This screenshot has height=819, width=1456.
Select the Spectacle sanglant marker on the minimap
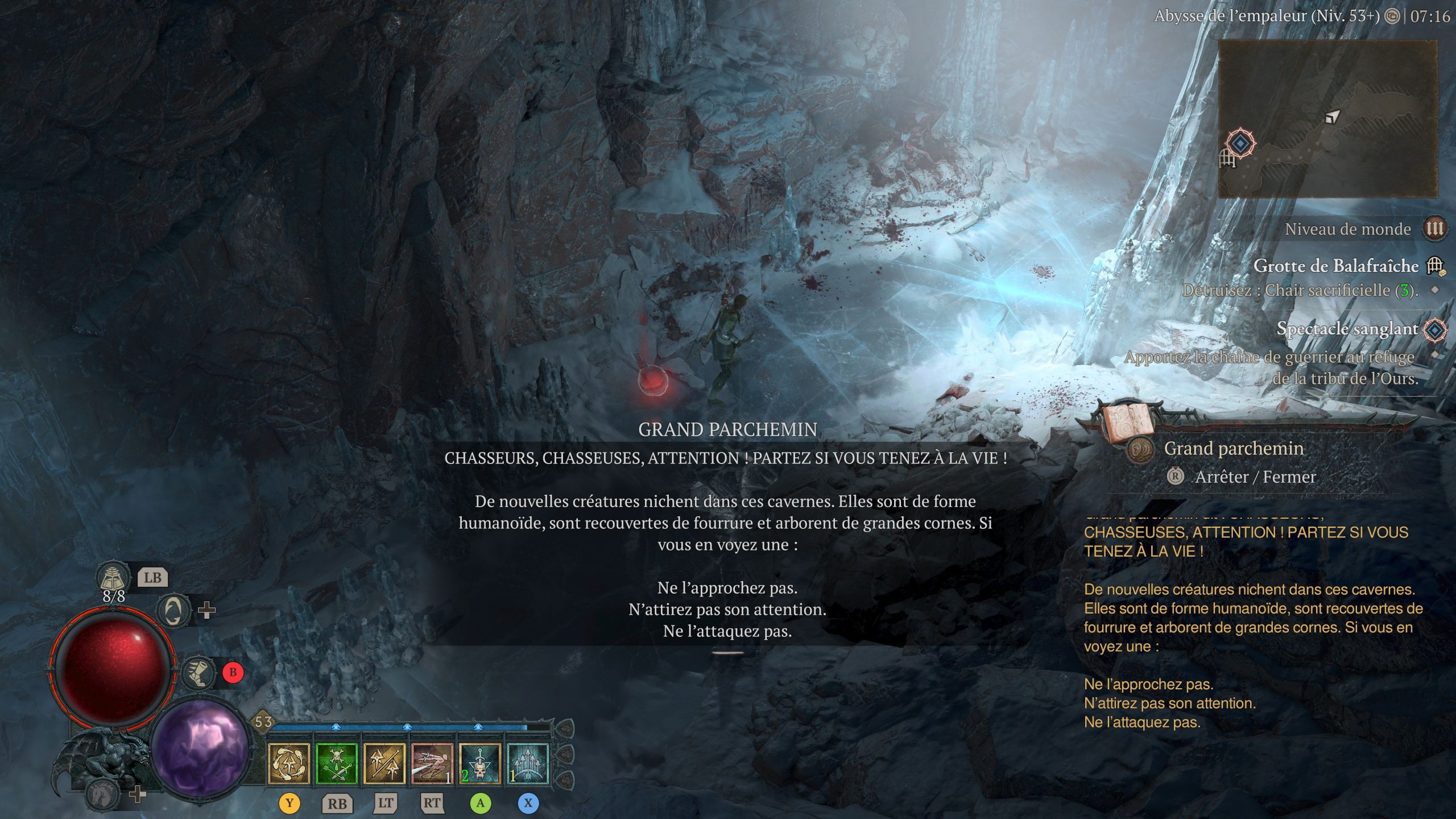(1240, 143)
